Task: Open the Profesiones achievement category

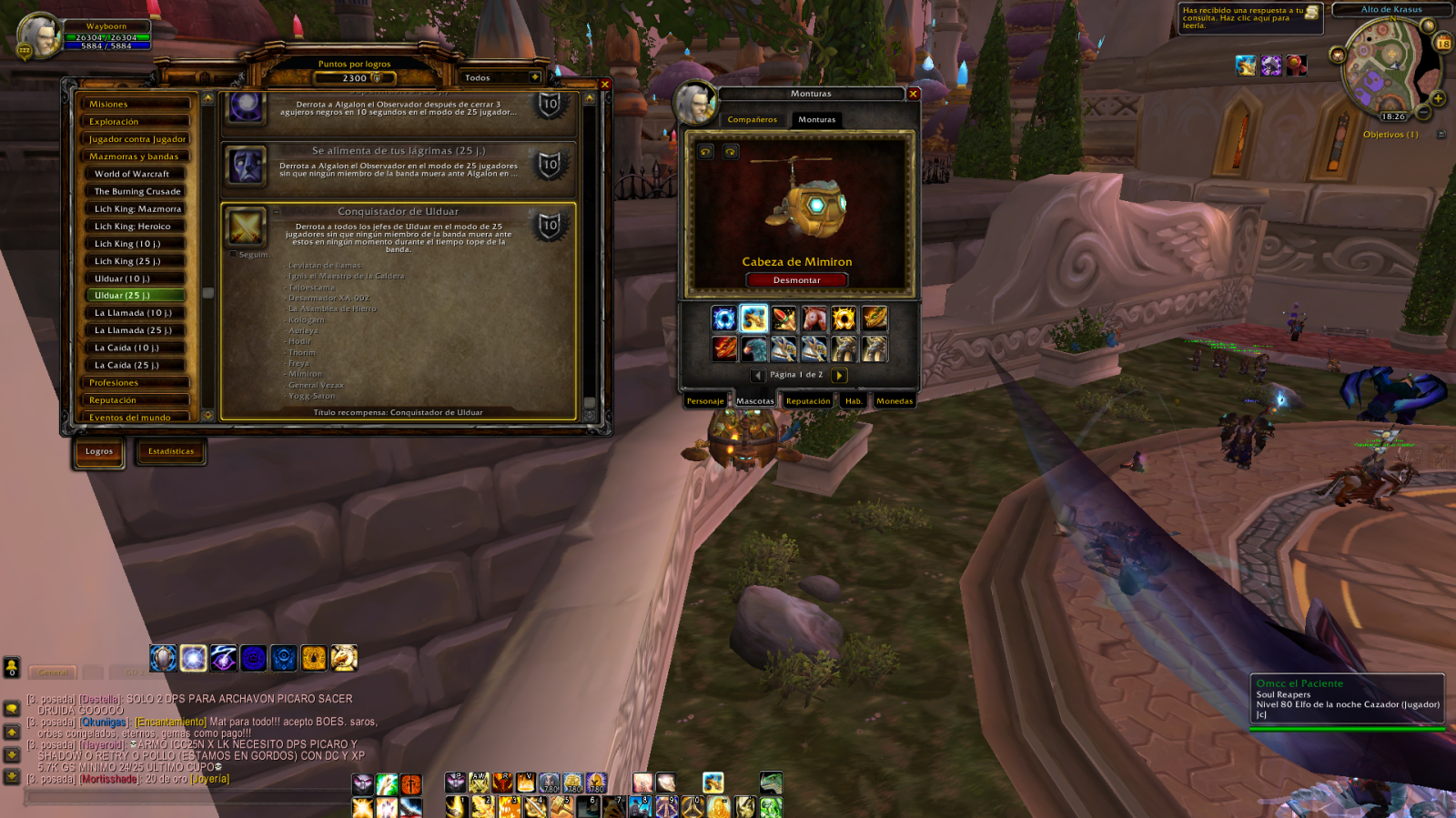Action: [134, 383]
